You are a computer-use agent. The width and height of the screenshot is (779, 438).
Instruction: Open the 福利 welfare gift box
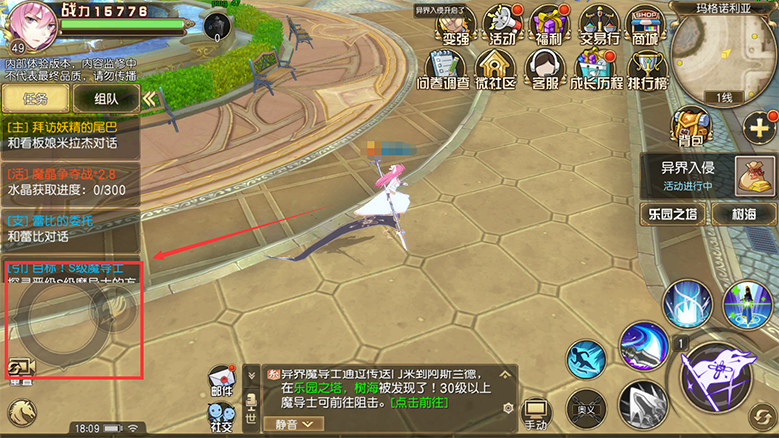pyautogui.click(x=548, y=26)
